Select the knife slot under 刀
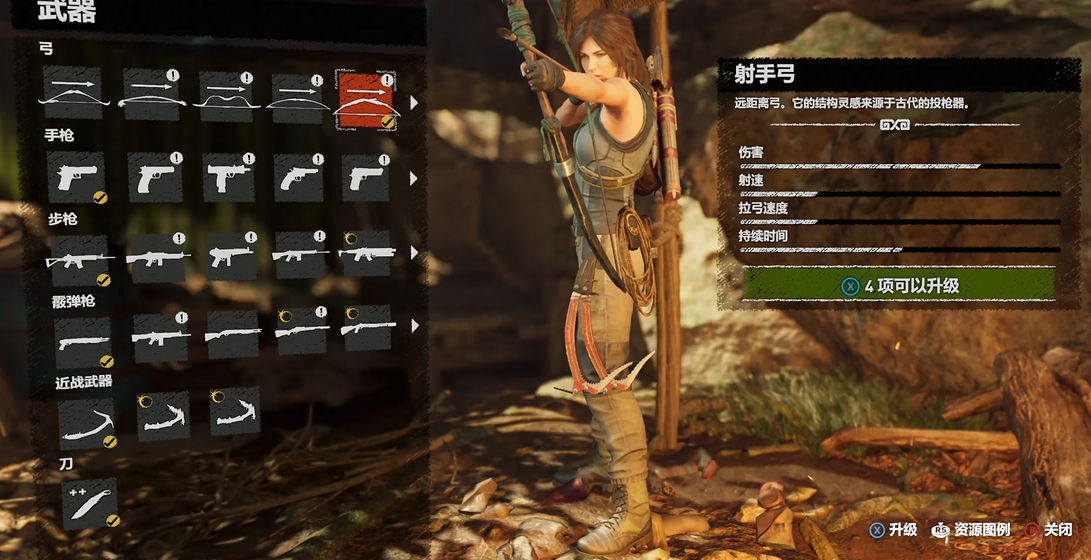 coord(88,503)
